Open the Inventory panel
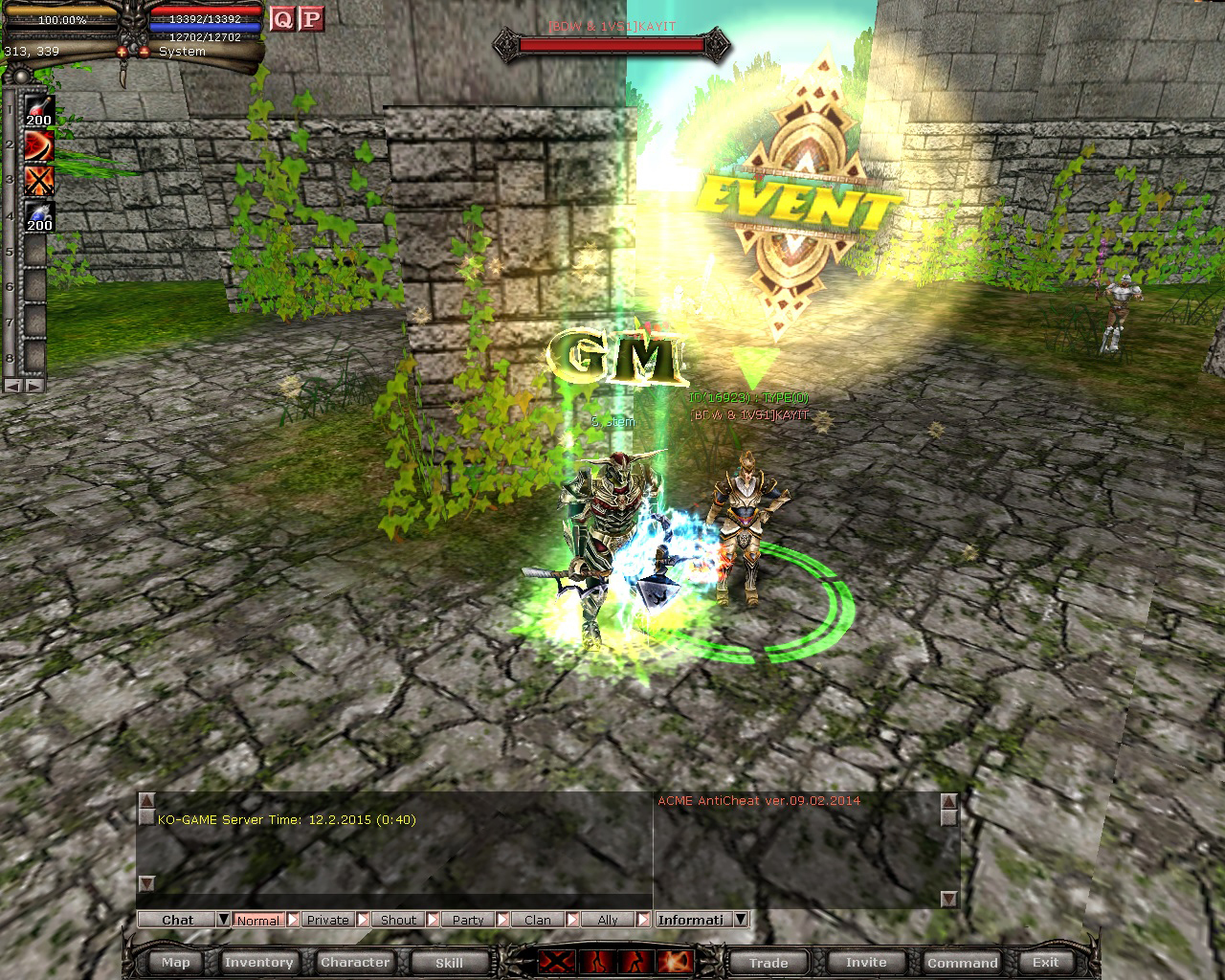The image size is (1225, 980). pos(258,963)
